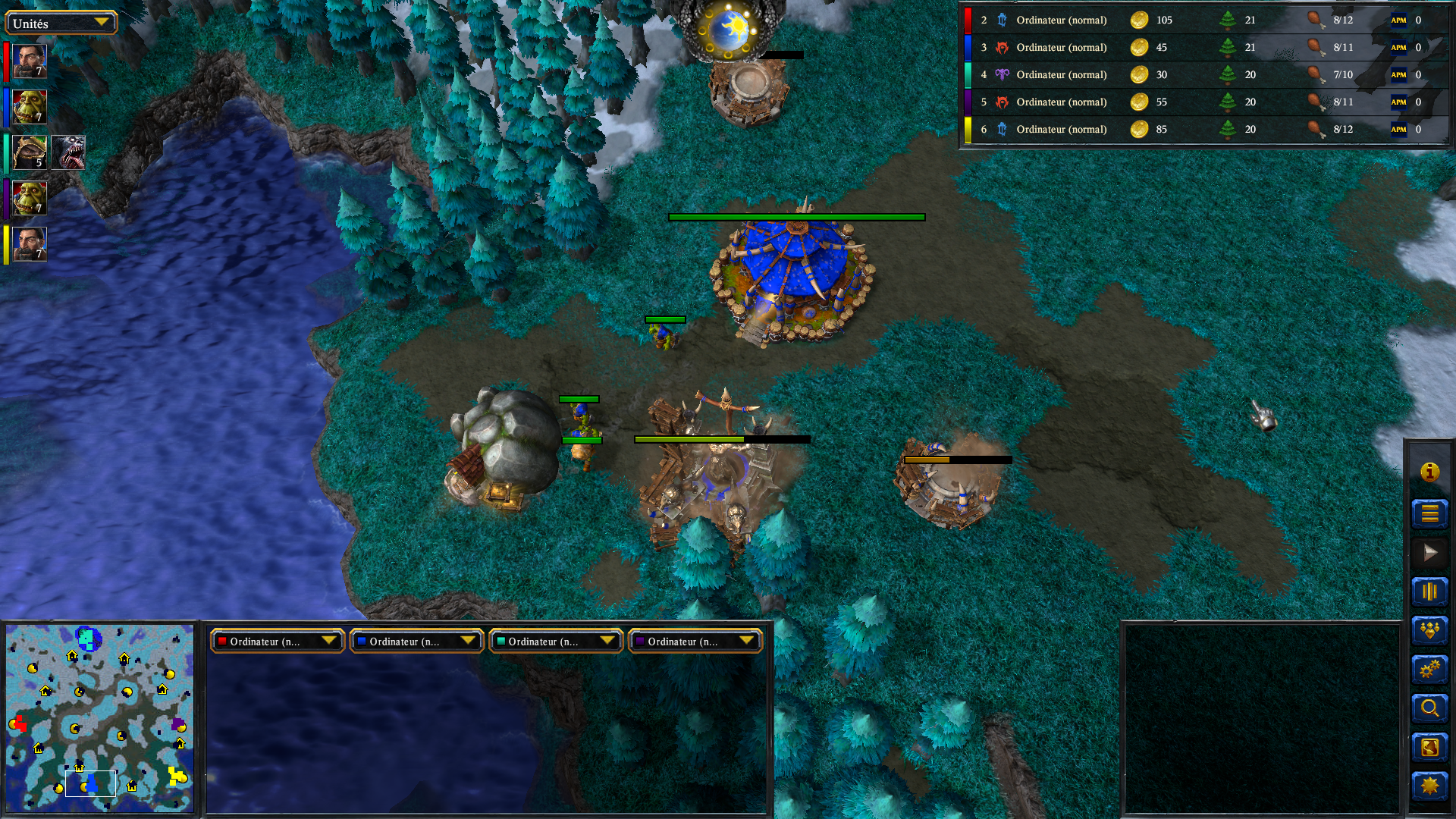The image size is (1456, 819).
Task: Select the yellow player's peasant portrait
Action: [x=30, y=244]
